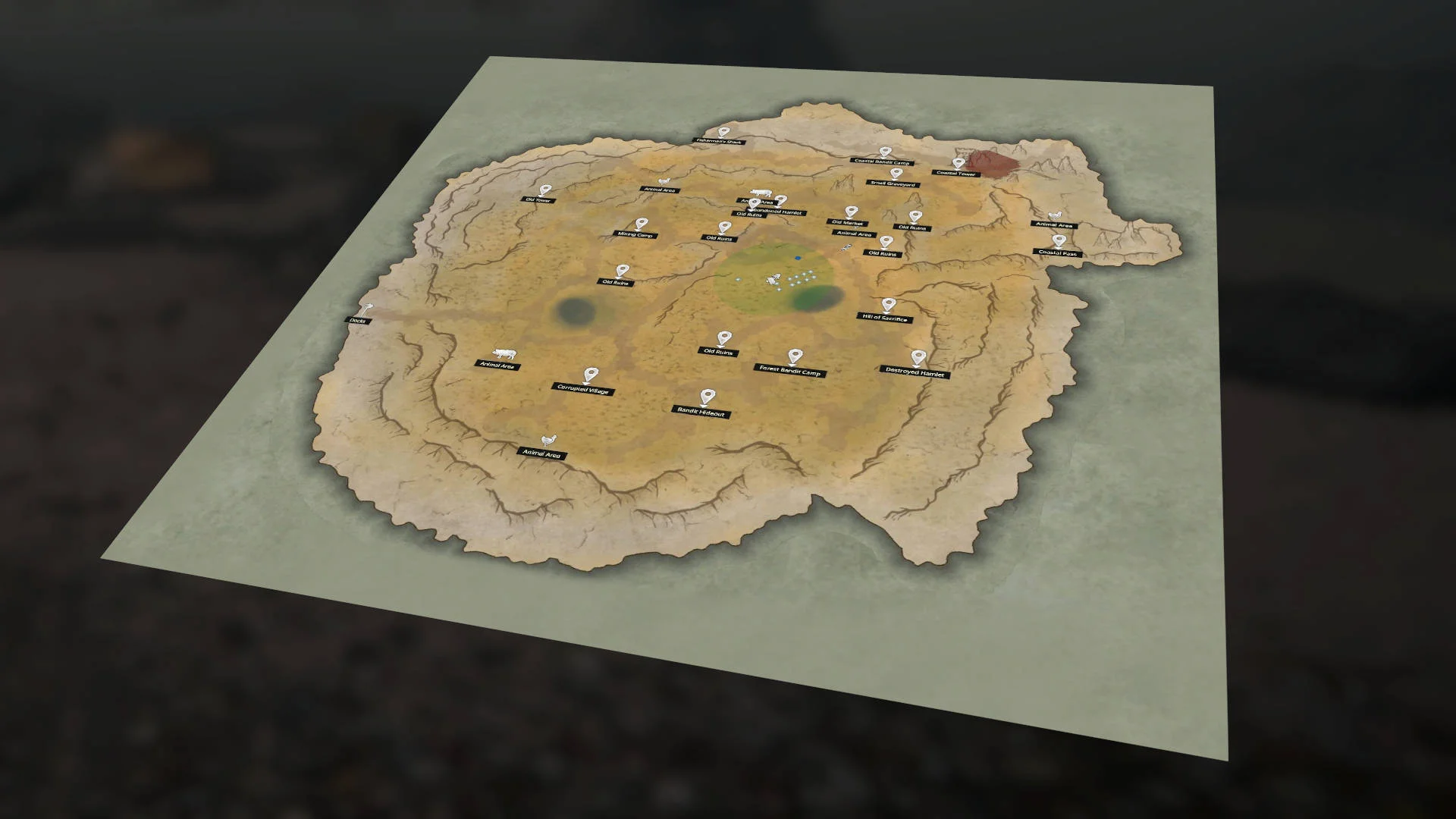Click the Old Market marker
This screenshot has width=1456, height=819.
tap(851, 213)
